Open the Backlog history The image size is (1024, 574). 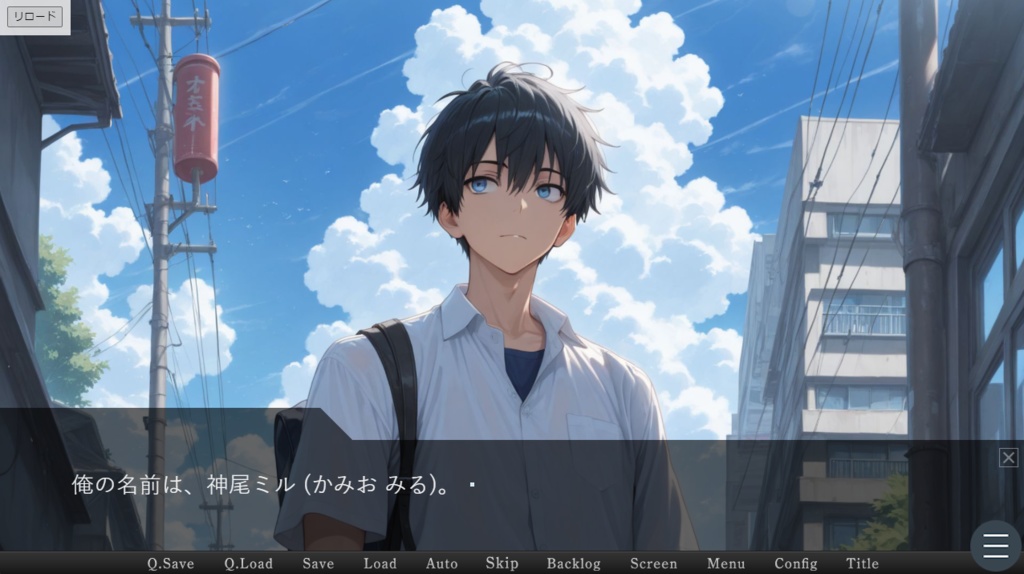(574, 563)
